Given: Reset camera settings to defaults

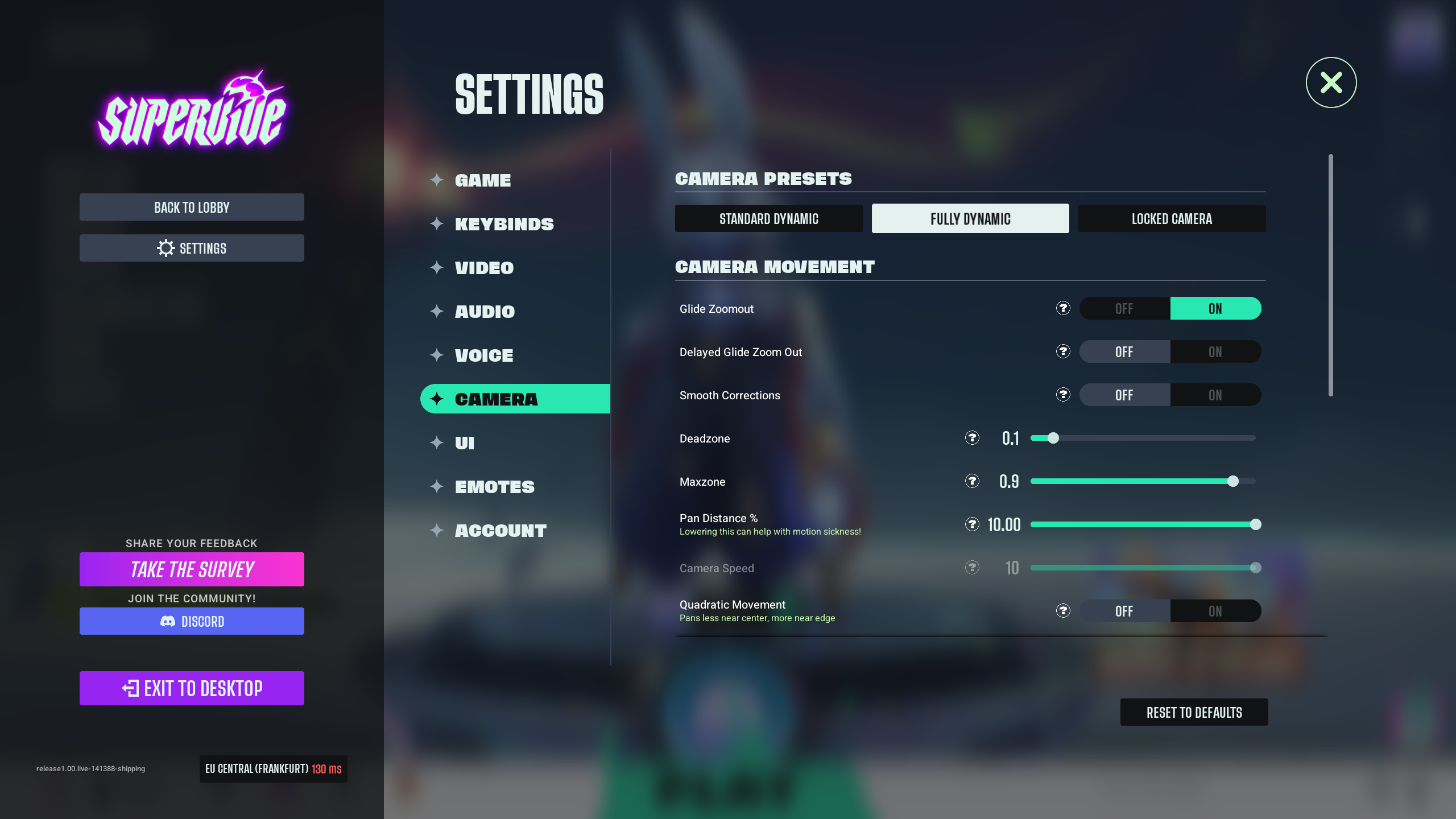Looking at the screenshot, I should click(x=1194, y=713).
